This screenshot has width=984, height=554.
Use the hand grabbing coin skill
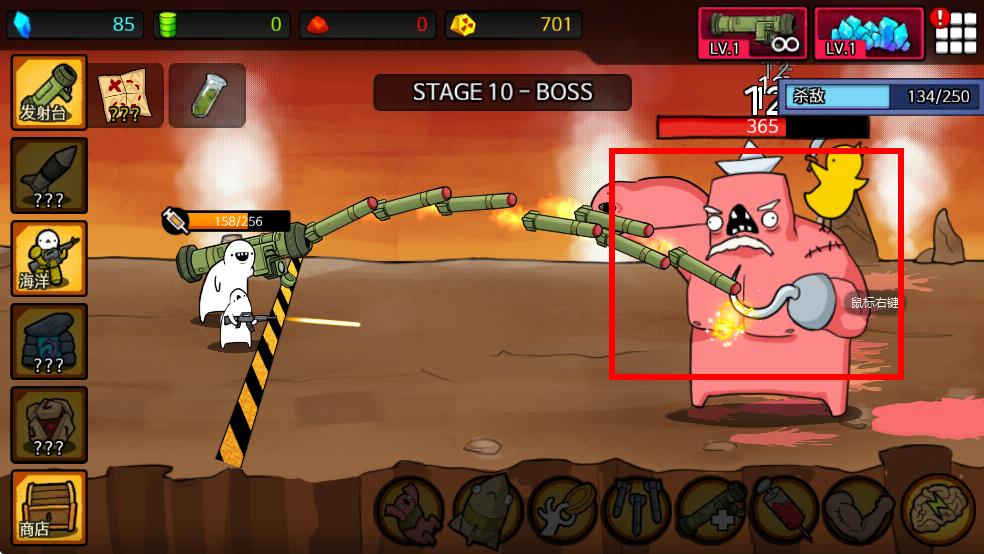click(x=561, y=508)
